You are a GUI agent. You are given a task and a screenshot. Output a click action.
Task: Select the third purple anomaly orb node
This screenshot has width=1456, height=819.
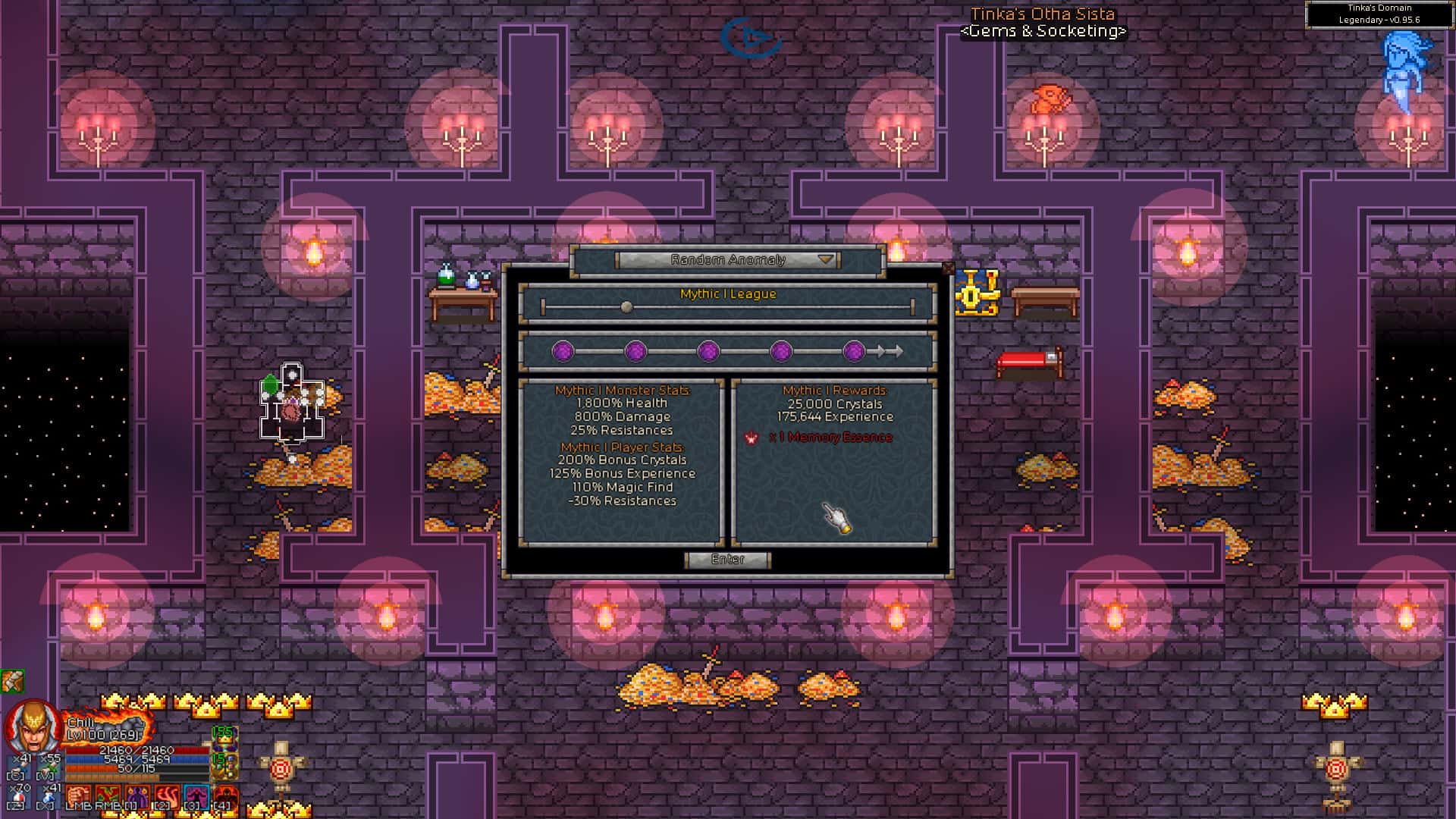coord(710,351)
